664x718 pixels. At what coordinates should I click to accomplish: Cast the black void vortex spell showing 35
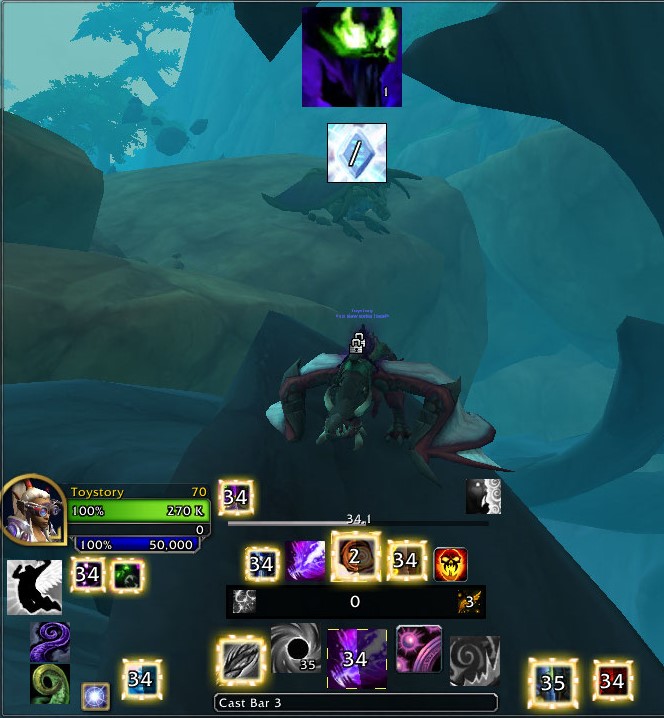296,649
